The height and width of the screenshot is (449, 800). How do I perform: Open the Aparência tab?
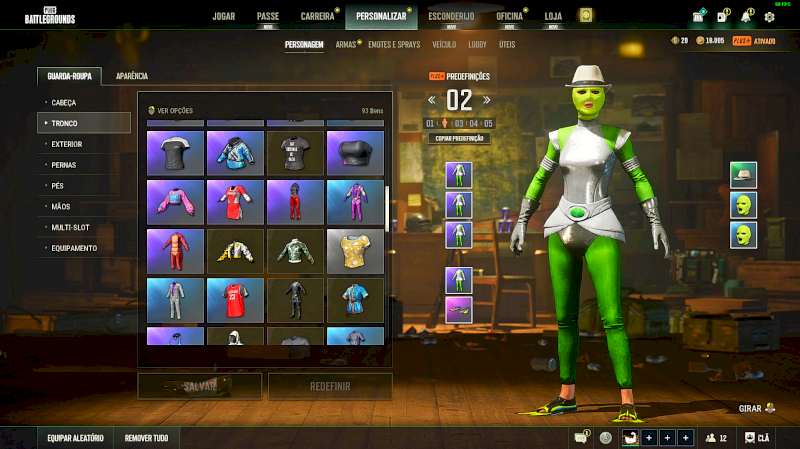click(132, 76)
